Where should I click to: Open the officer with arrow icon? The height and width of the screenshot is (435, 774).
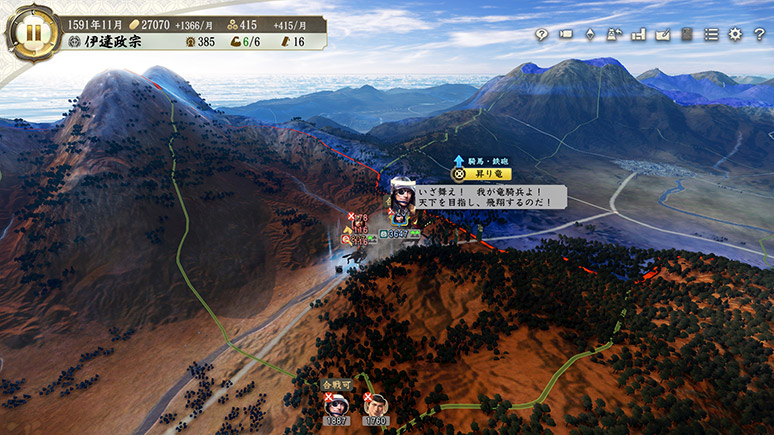point(613,35)
